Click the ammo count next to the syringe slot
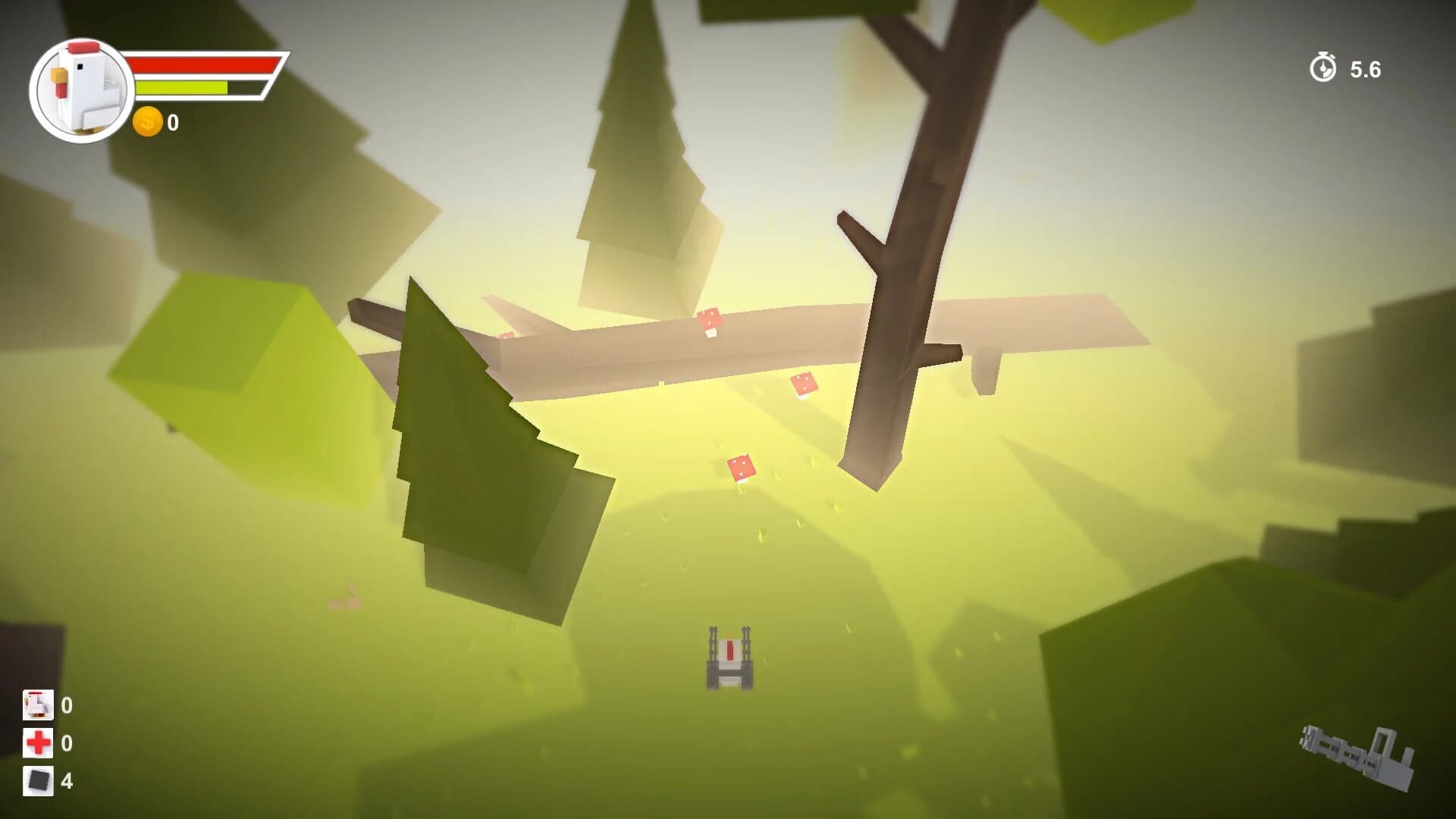Viewport: 1456px width, 819px height. 67,705
